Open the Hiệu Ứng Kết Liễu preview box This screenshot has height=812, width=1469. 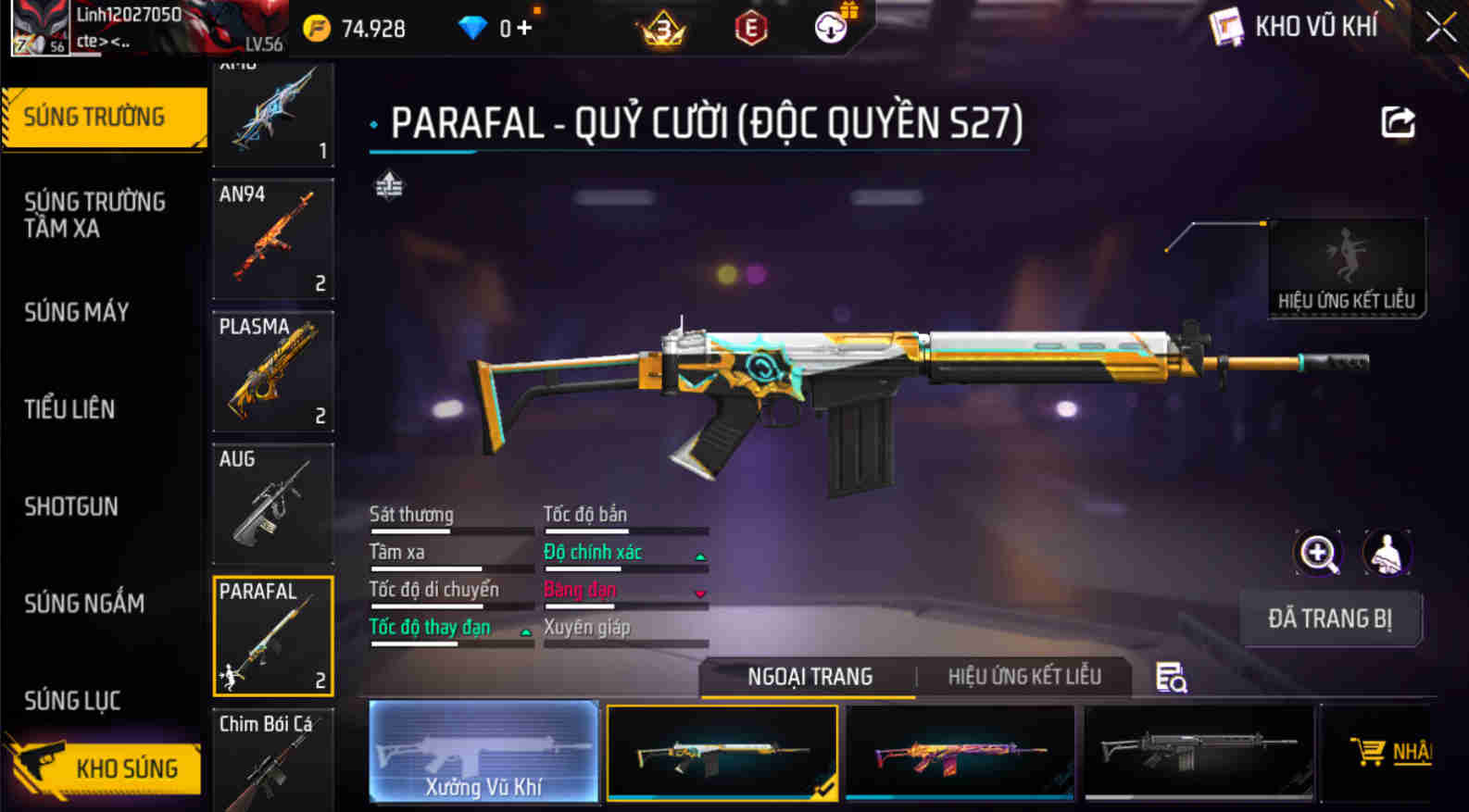(1347, 266)
